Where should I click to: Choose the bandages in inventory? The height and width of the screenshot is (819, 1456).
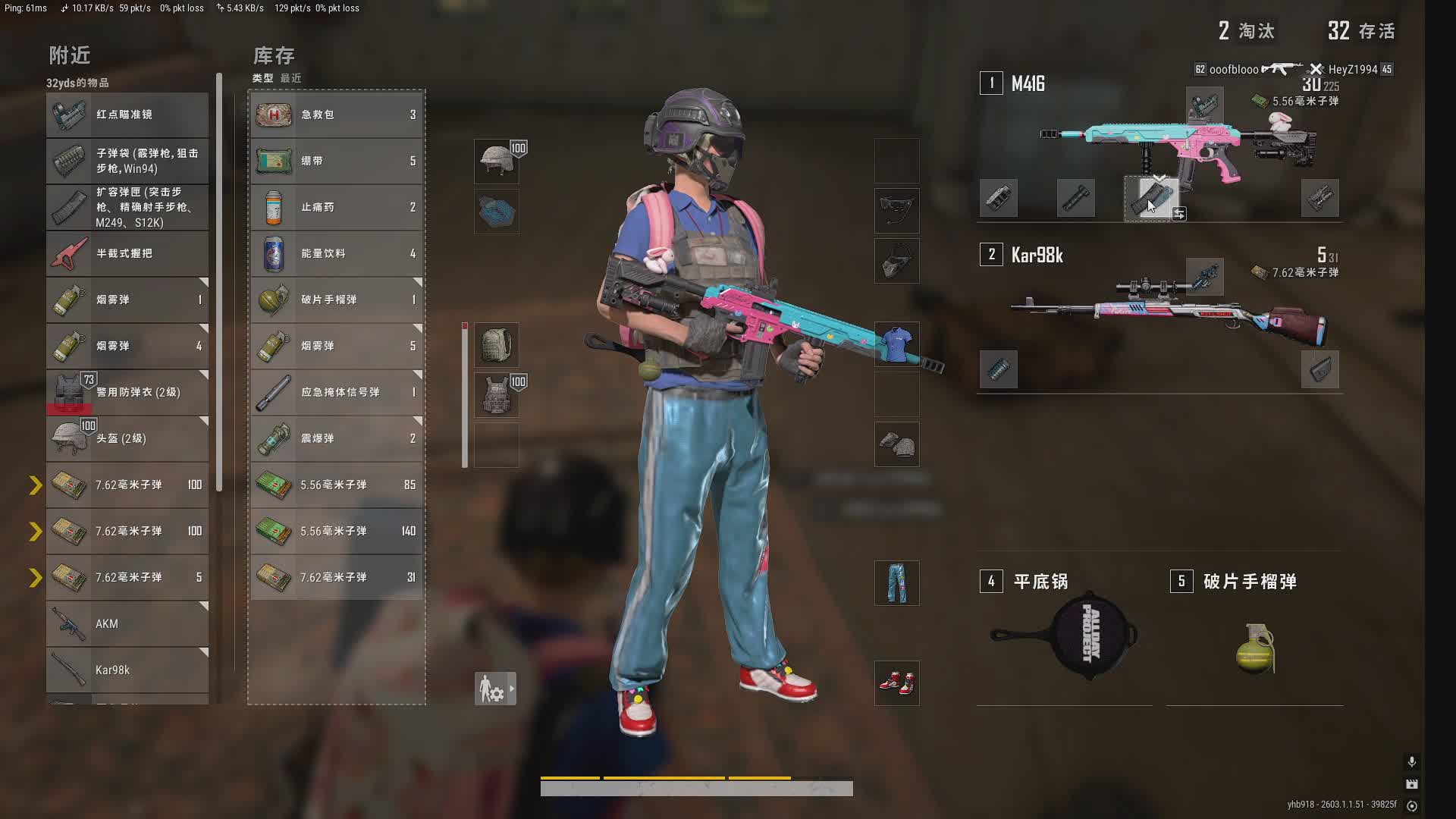(x=336, y=161)
